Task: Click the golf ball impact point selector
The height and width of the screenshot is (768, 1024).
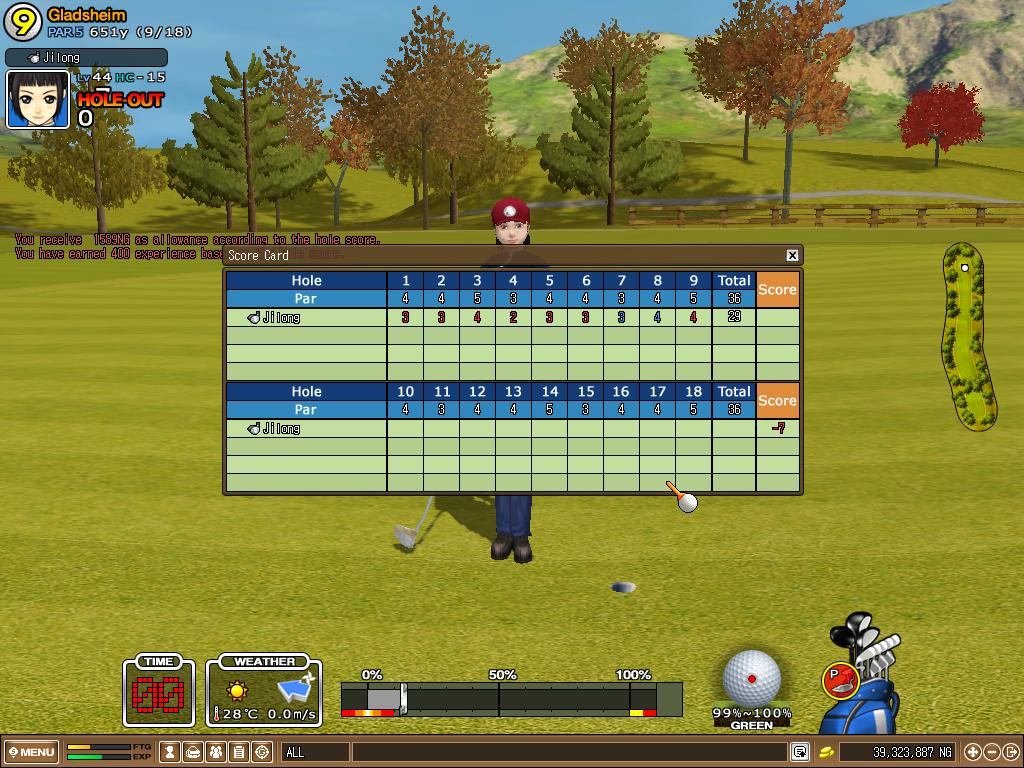Action: coord(751,678)
